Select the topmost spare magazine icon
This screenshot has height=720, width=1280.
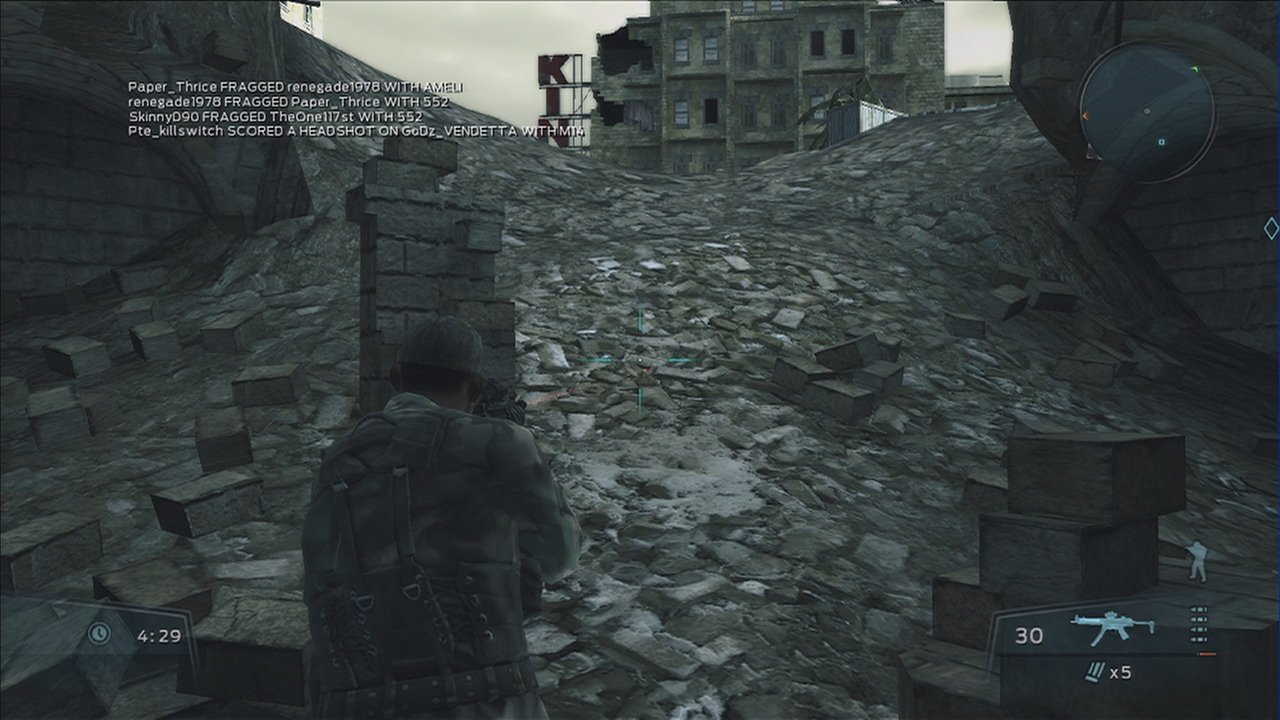point(1198,608)
